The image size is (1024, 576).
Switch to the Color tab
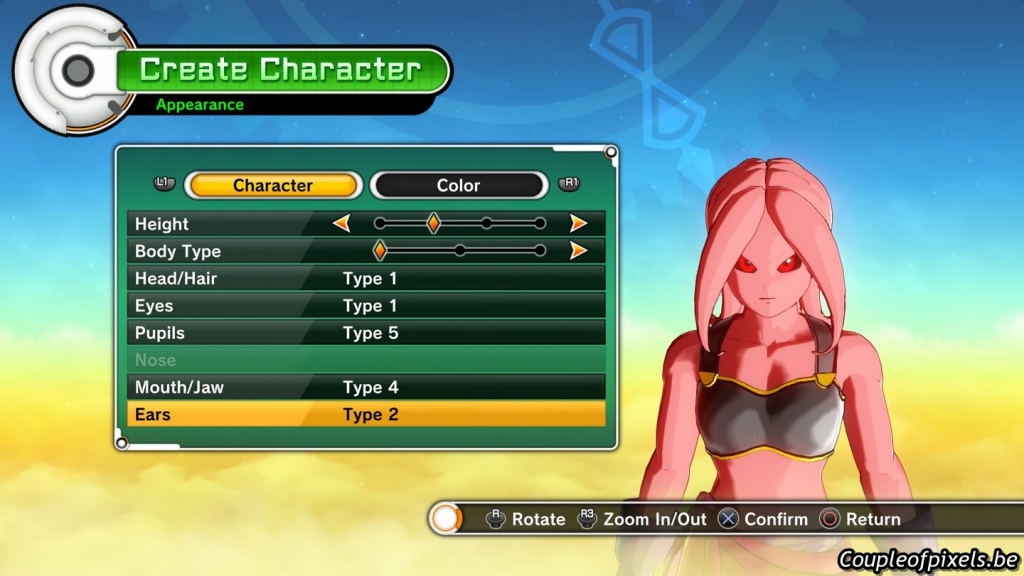click(x=459, y=185)
